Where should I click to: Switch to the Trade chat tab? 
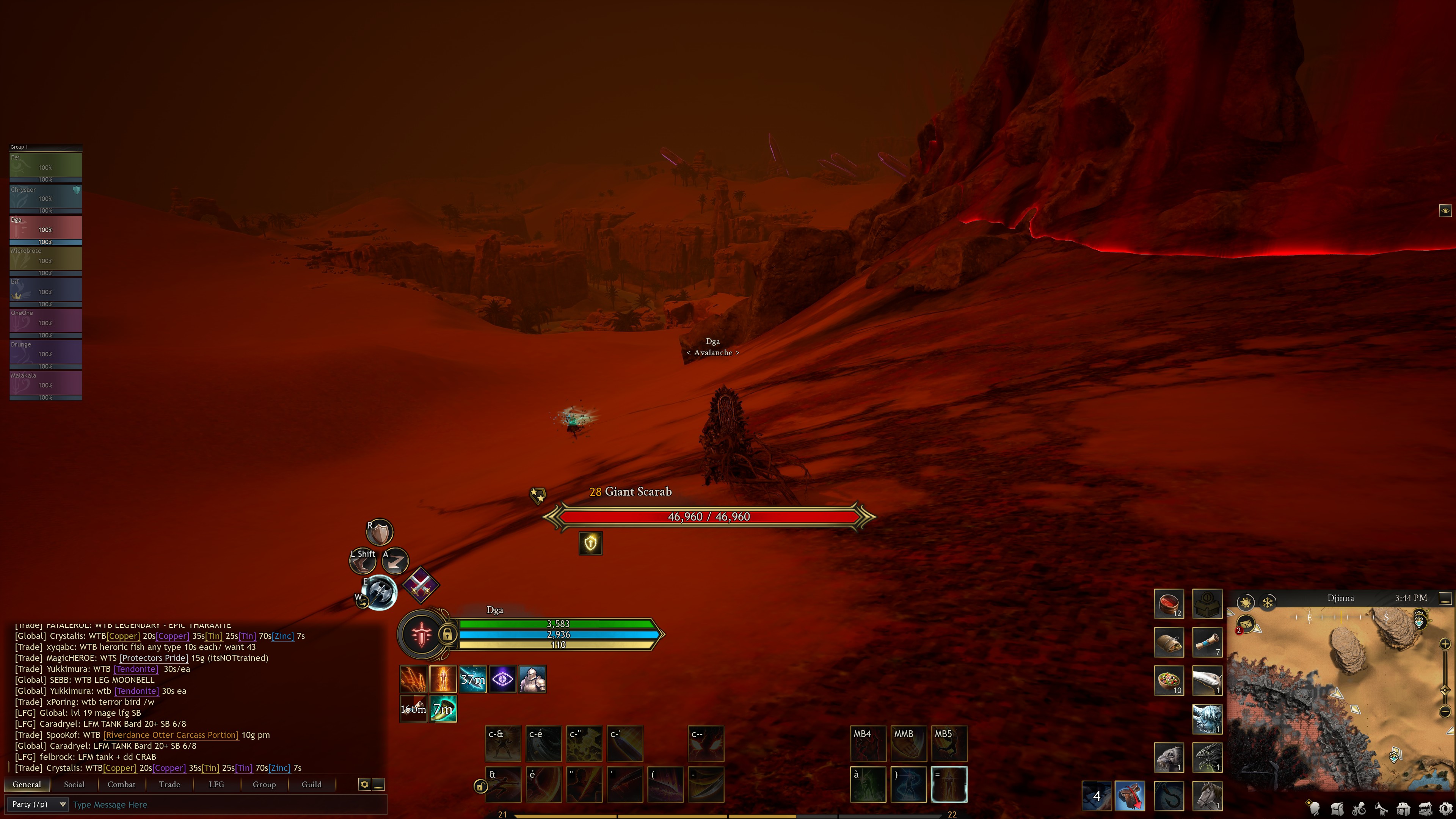pos(169,784)
